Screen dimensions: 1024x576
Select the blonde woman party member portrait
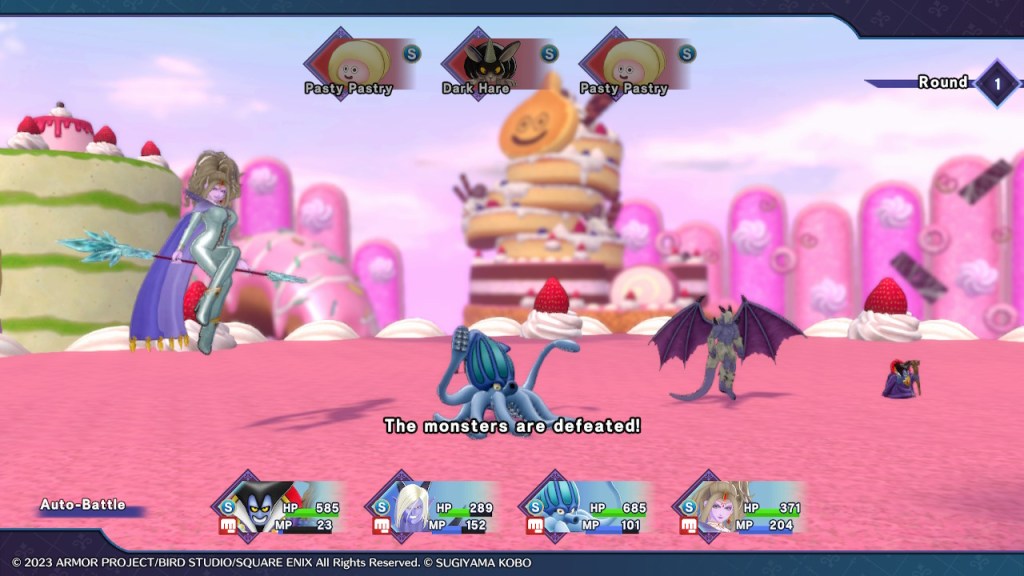[x=720, y=507]
